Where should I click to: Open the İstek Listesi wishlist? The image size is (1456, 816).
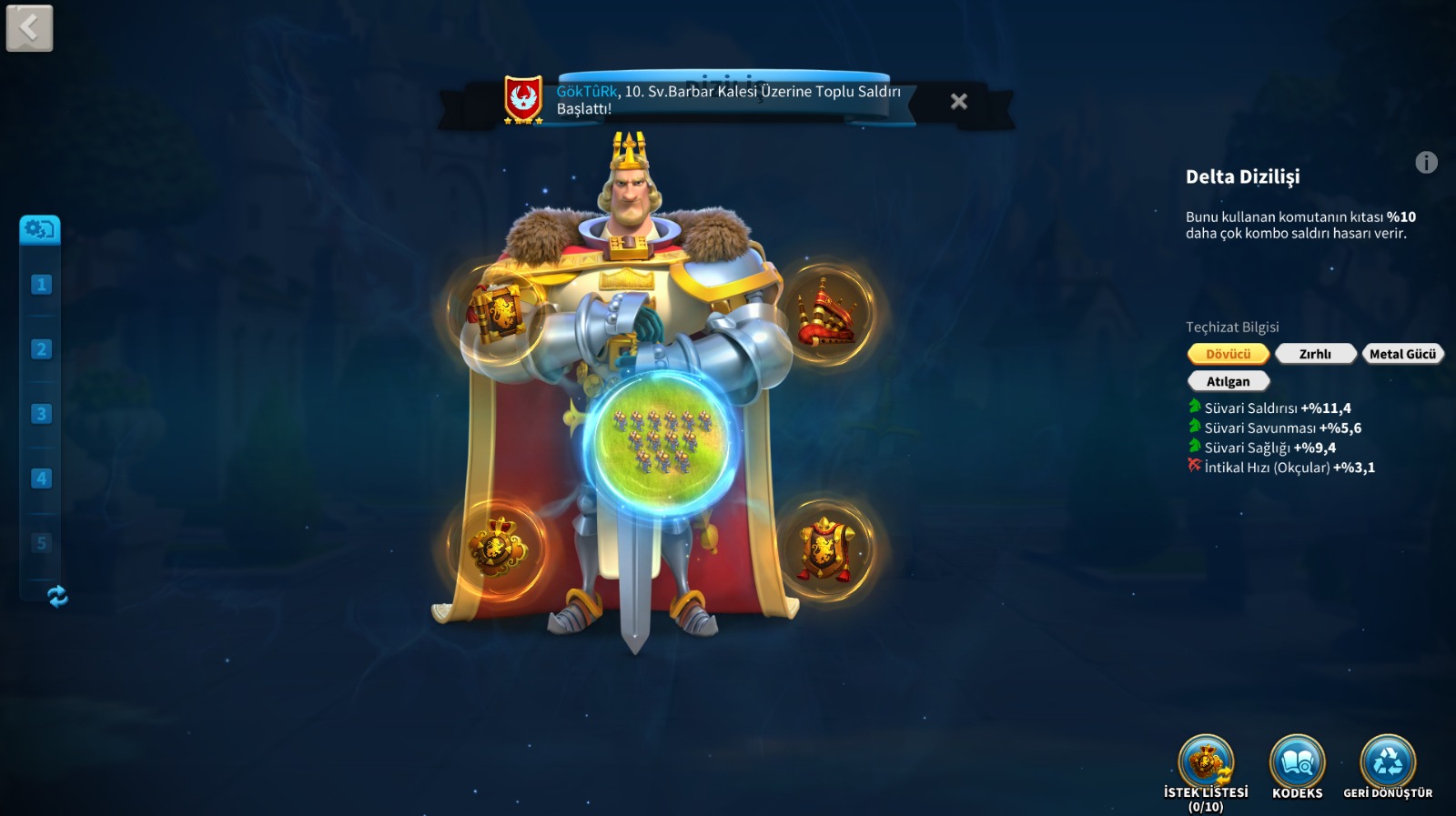[1206, 764]
